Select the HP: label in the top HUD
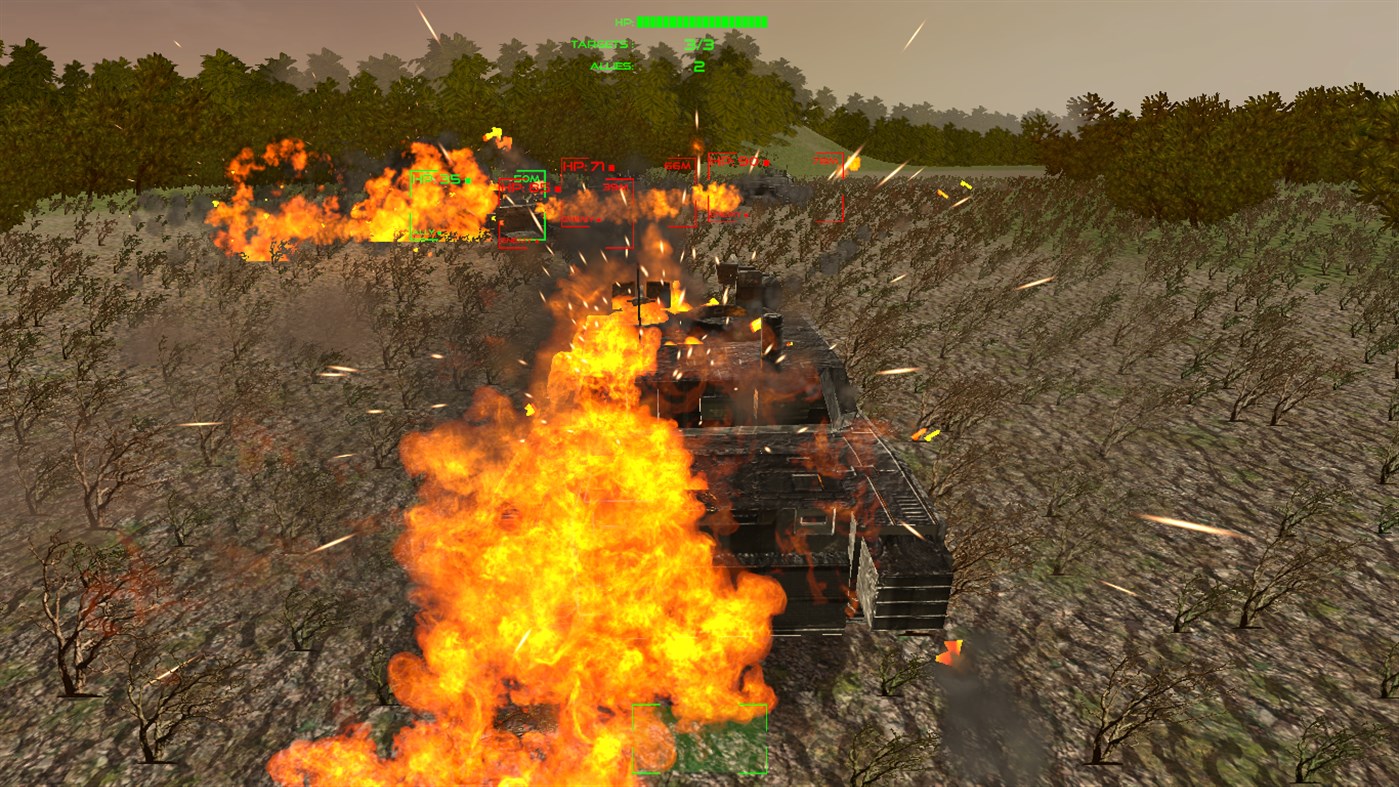 pyautogui.click(x=625, y=22)
